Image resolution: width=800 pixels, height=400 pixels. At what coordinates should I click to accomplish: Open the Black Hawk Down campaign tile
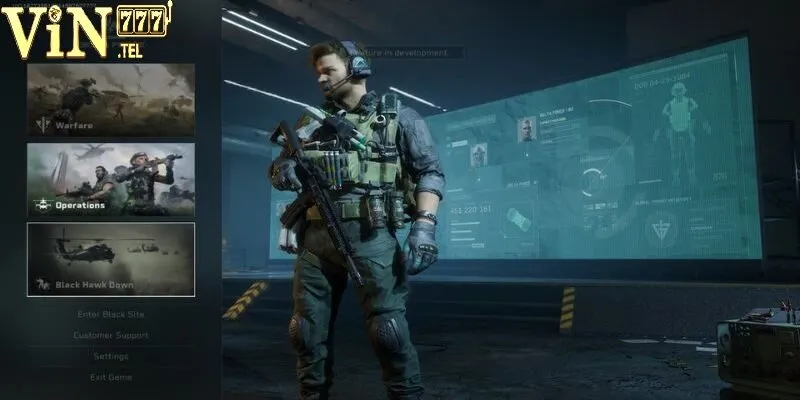(x=111, y=259)
